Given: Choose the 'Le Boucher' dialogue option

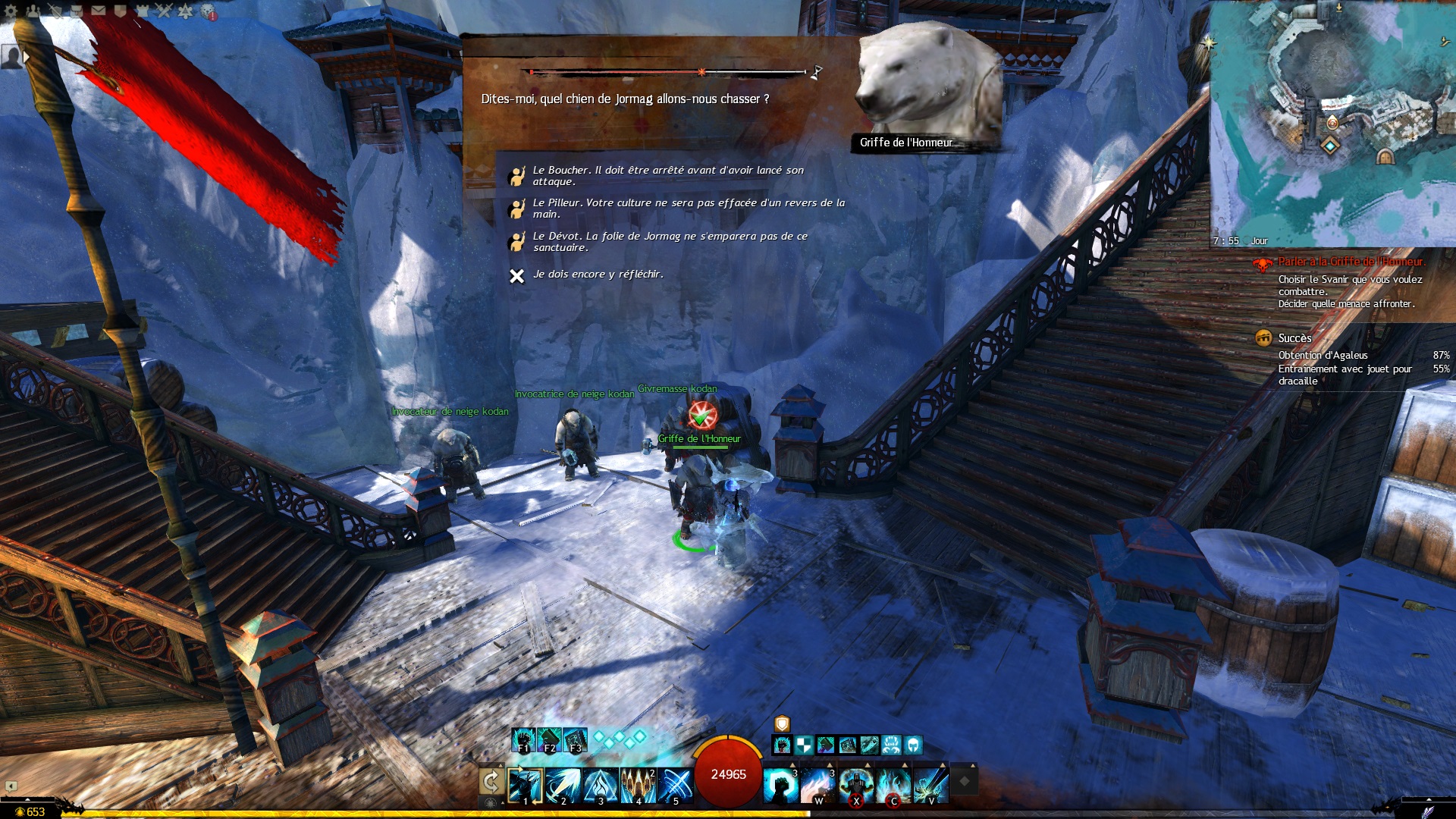Looking at the screenshot, I should click(x=667, y=176).
